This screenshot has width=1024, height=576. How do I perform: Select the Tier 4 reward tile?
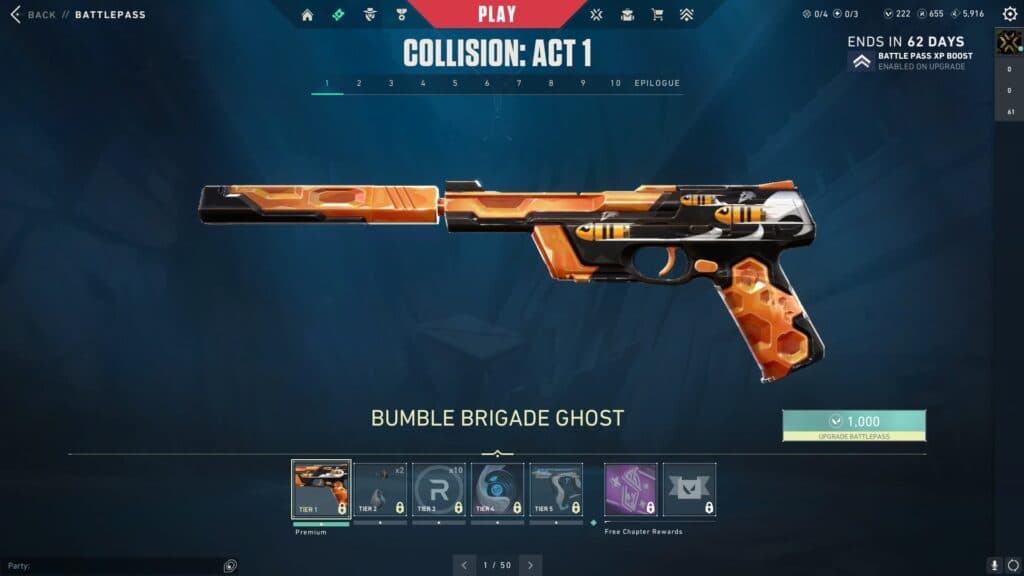497,489
